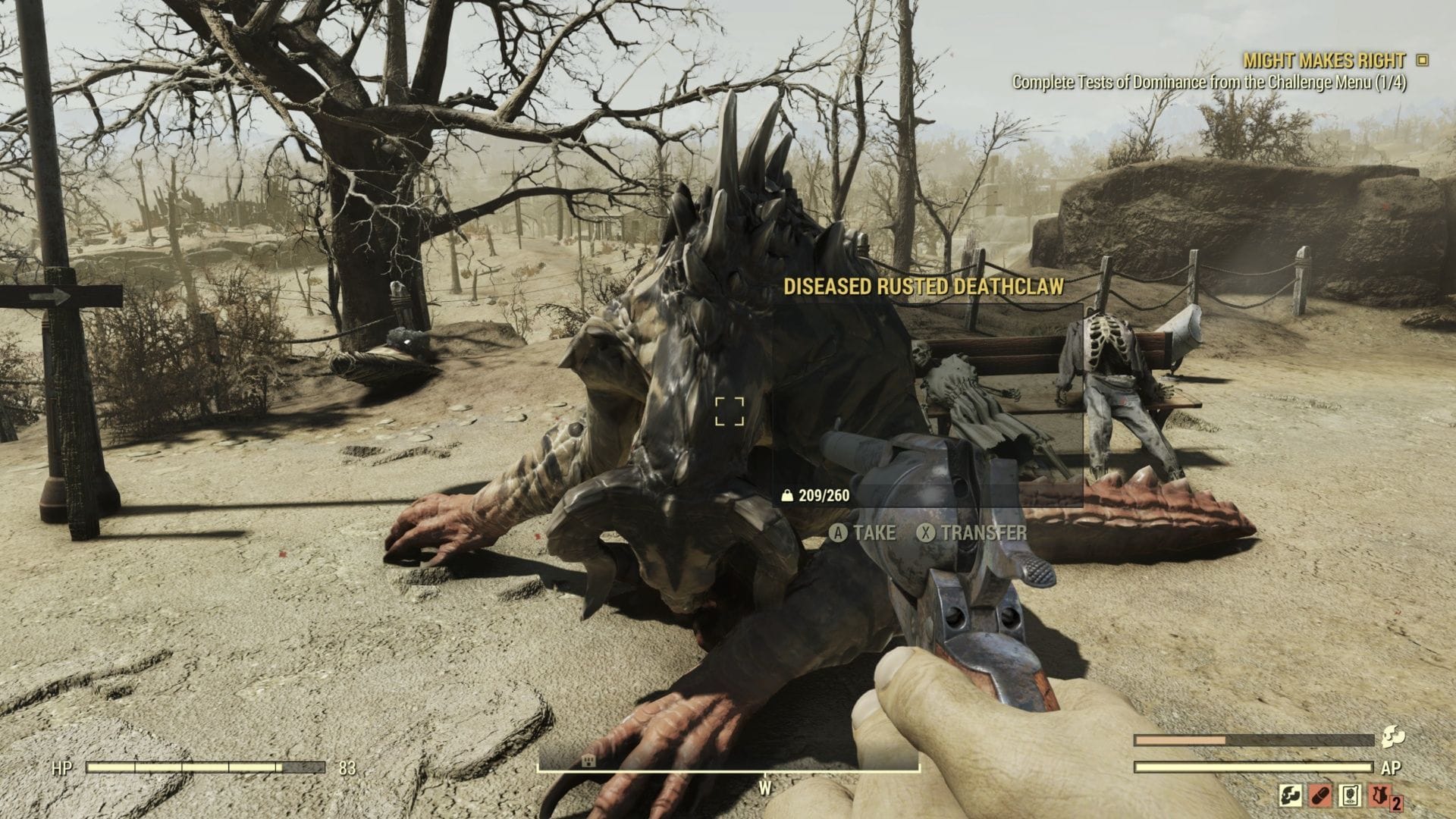The height and width of the screenshot is (819, 1456).
Task: Click the ghoul head status effect icon
Action: tap(1291, 796)
